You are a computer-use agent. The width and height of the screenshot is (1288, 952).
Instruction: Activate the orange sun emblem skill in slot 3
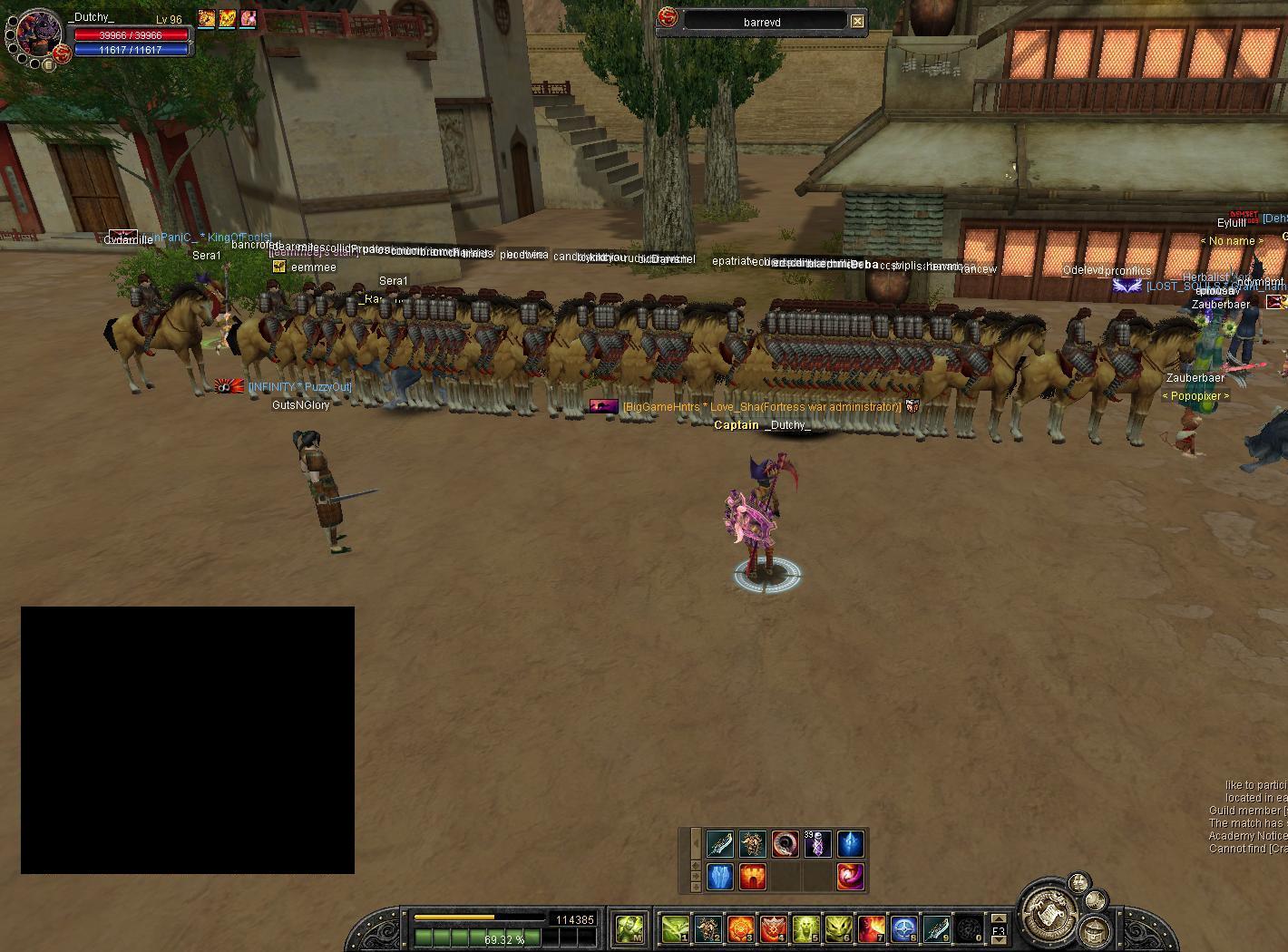740,928
